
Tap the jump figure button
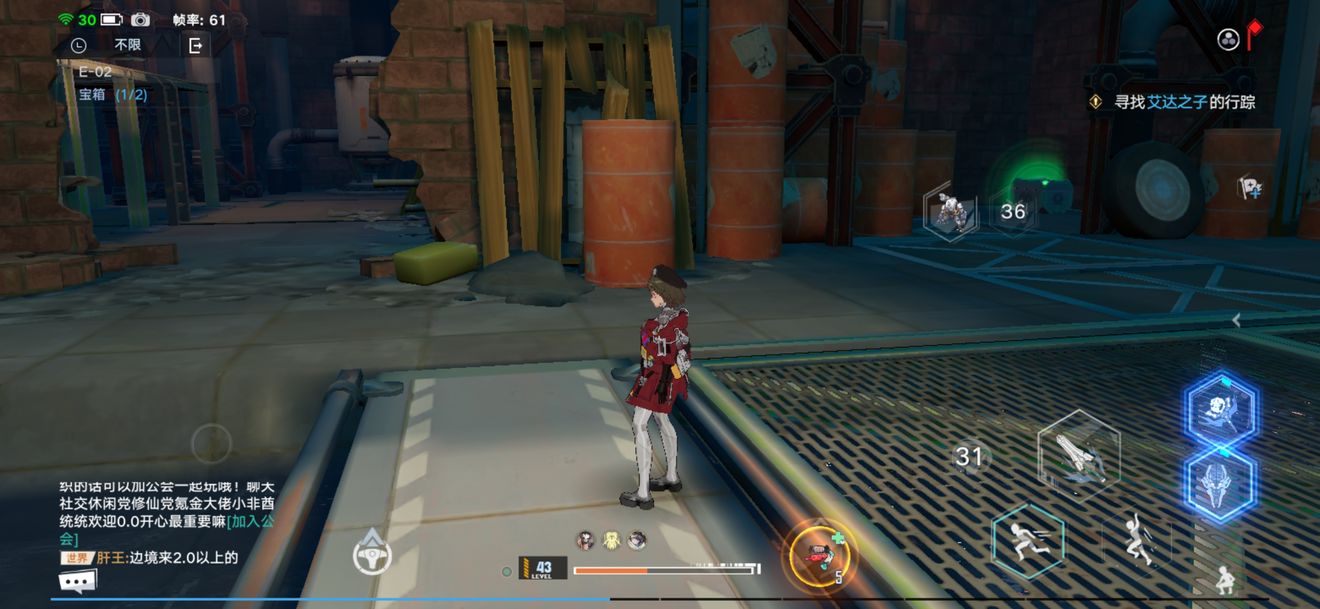point(1136,542)
